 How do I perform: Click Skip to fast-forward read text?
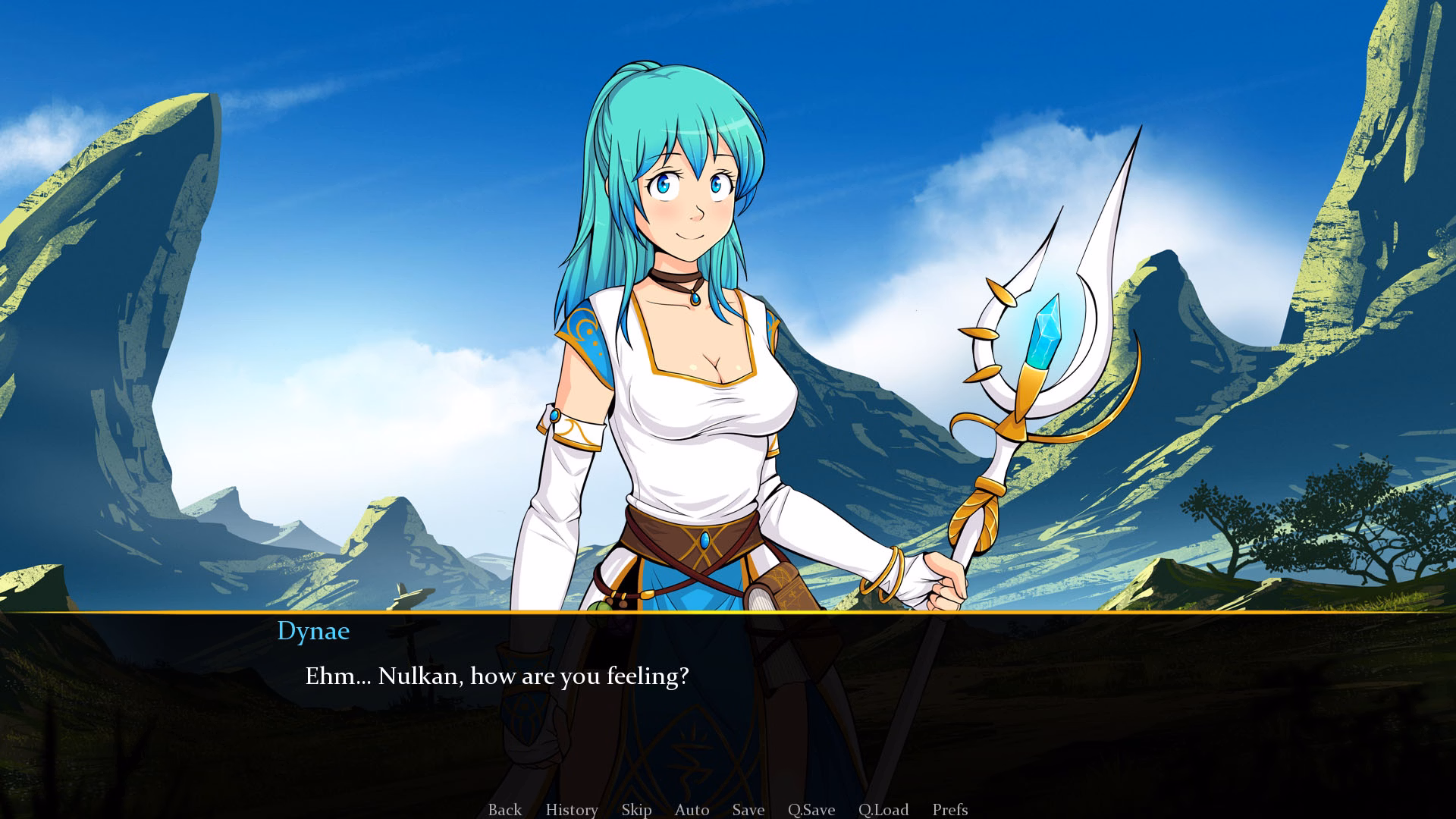(x=636, y=810)
